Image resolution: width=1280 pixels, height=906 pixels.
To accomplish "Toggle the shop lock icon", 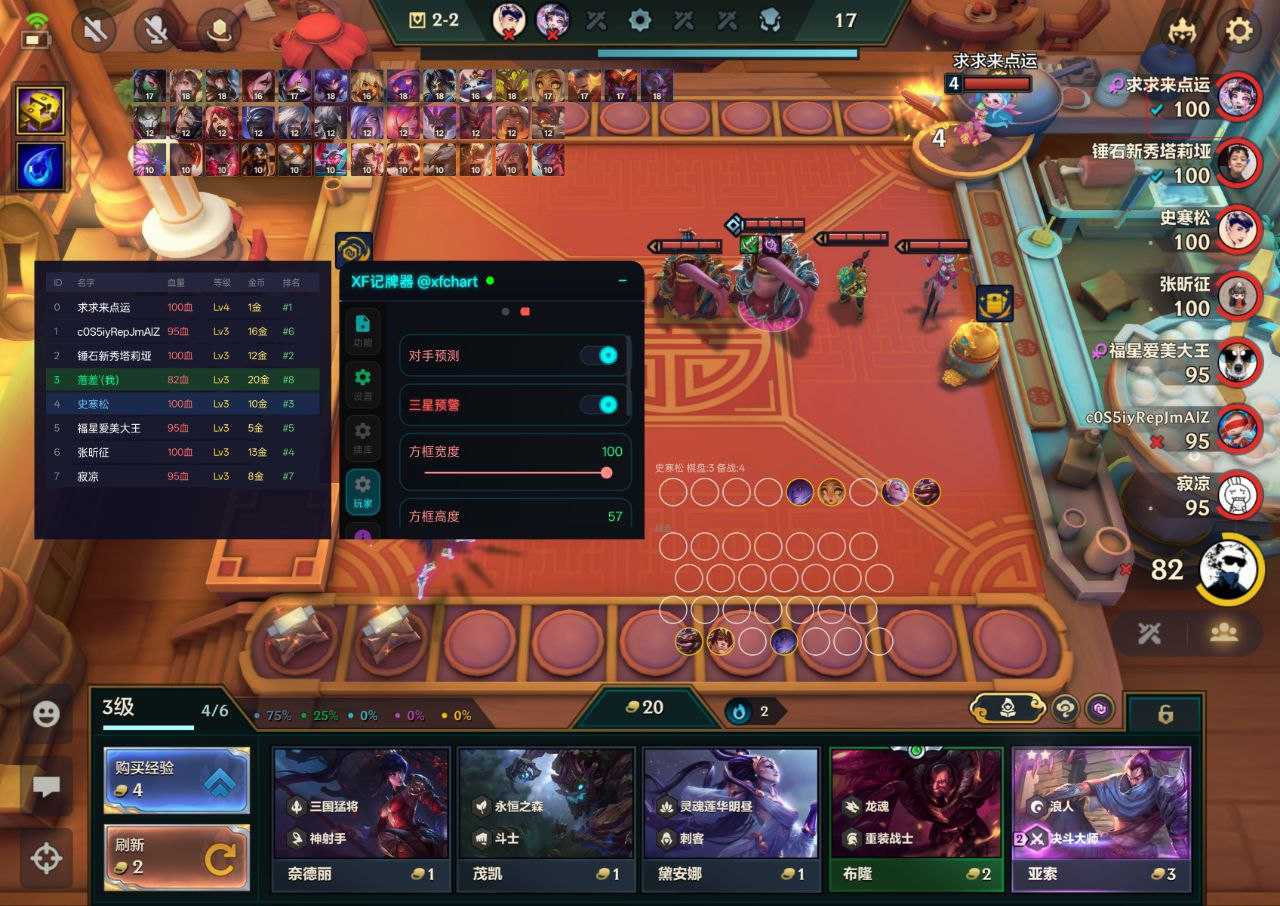I will point(1165,714).
